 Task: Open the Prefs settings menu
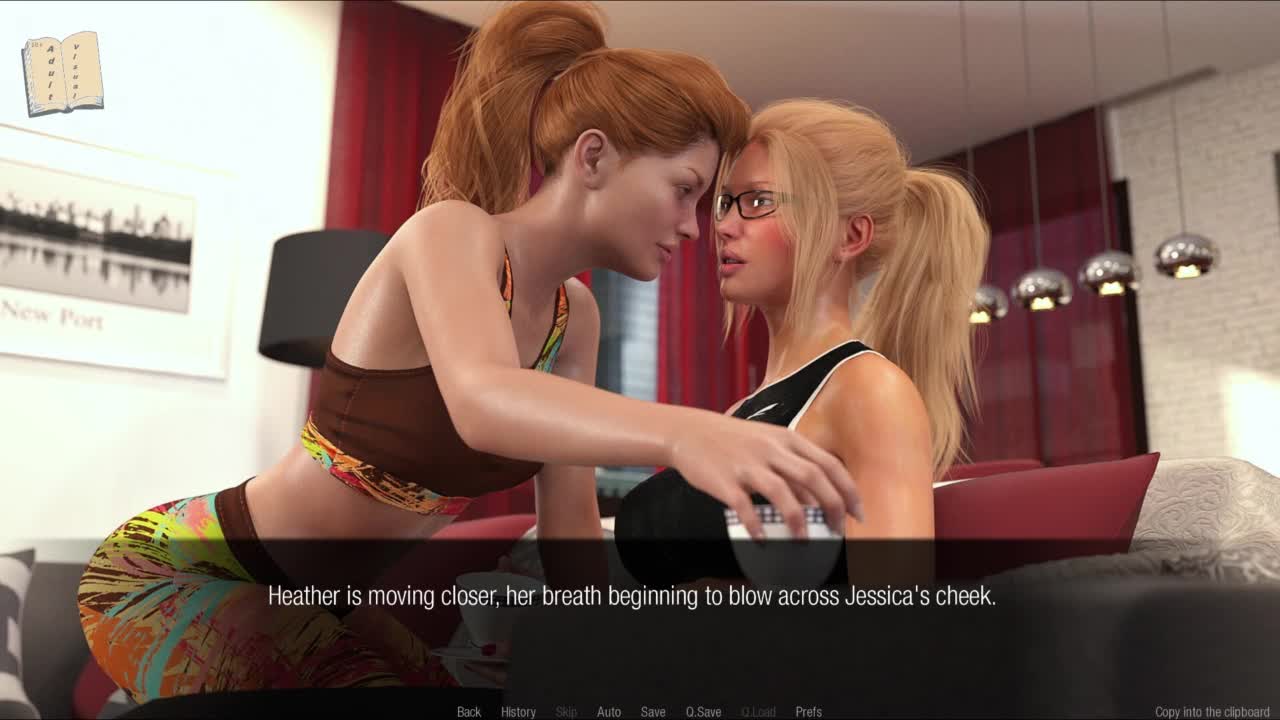pos(808,712)
